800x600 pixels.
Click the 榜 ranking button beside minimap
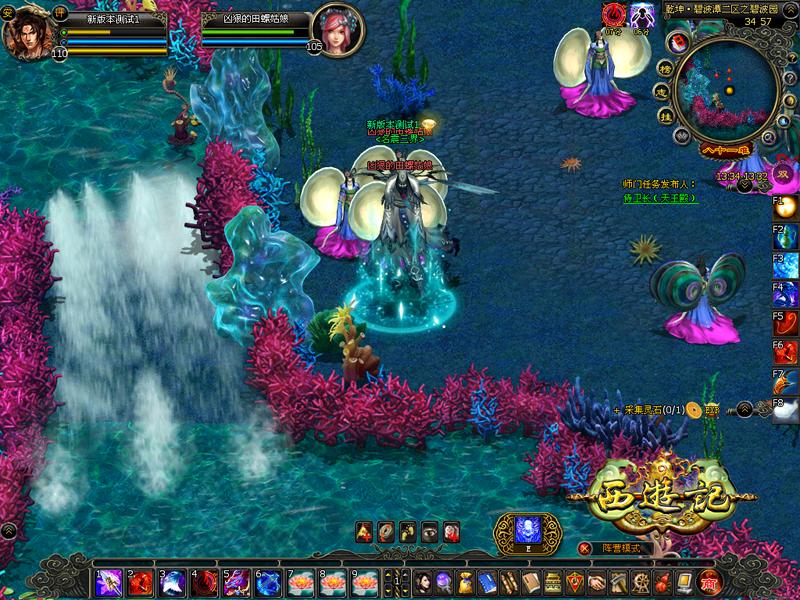pyautogui.click(x=664, y=68)
